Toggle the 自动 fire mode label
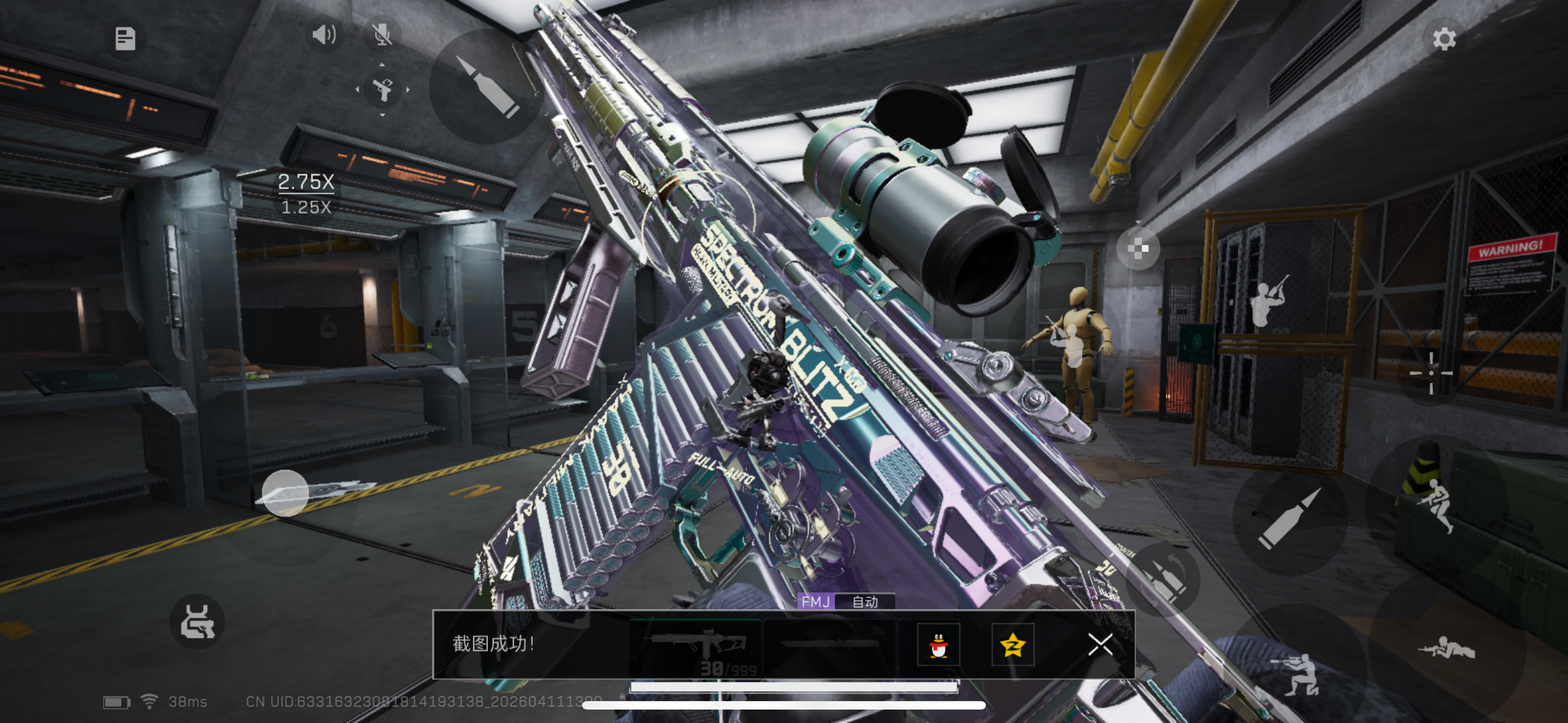Viewport: 1568px width, 723px height. tap(864, 602)
